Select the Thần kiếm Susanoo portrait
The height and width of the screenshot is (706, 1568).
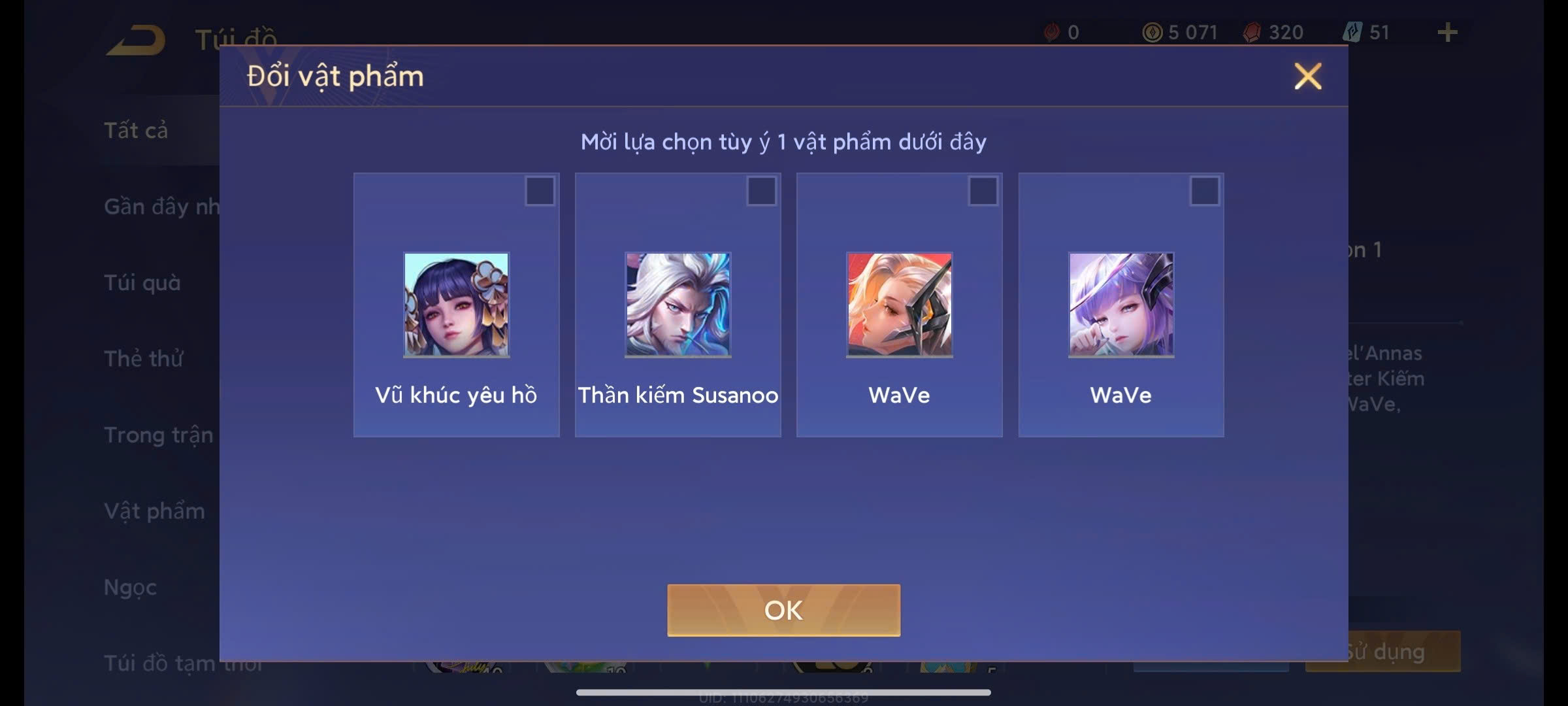(677, 305)
